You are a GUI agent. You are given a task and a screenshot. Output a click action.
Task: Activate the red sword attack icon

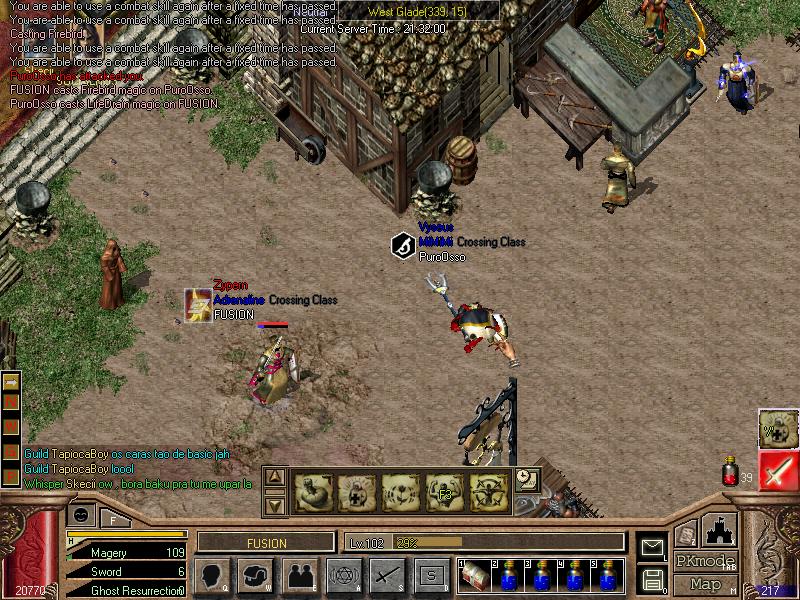click(x=778, y=471)
